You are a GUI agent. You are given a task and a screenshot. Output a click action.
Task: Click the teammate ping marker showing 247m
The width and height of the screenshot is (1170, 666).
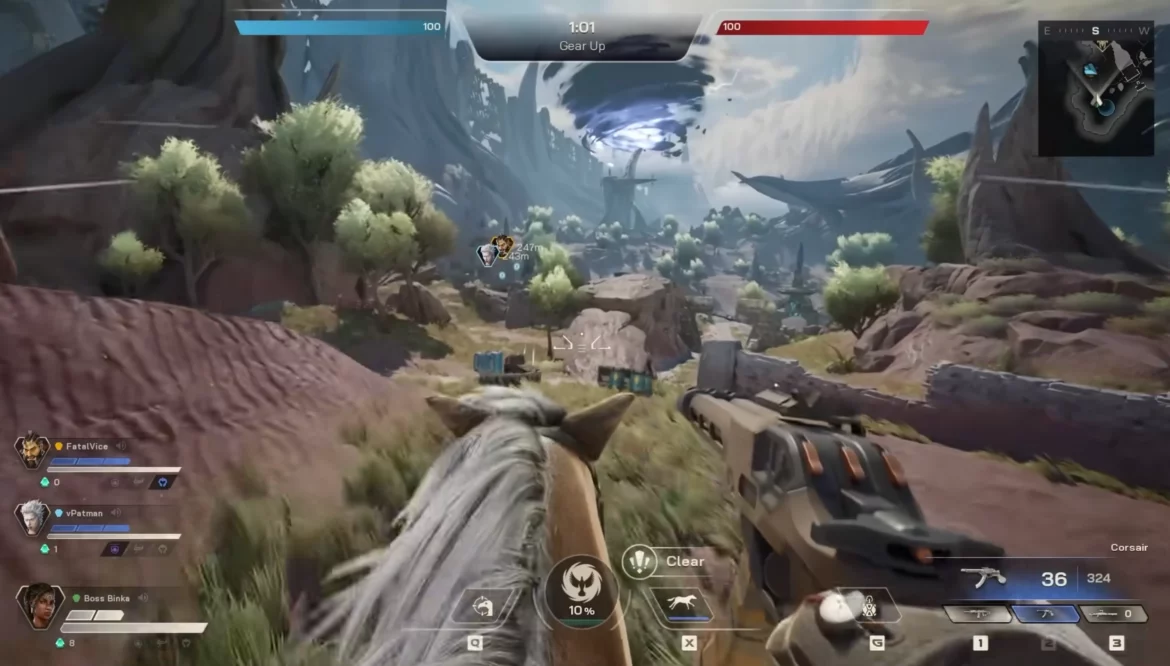(501, 243)
